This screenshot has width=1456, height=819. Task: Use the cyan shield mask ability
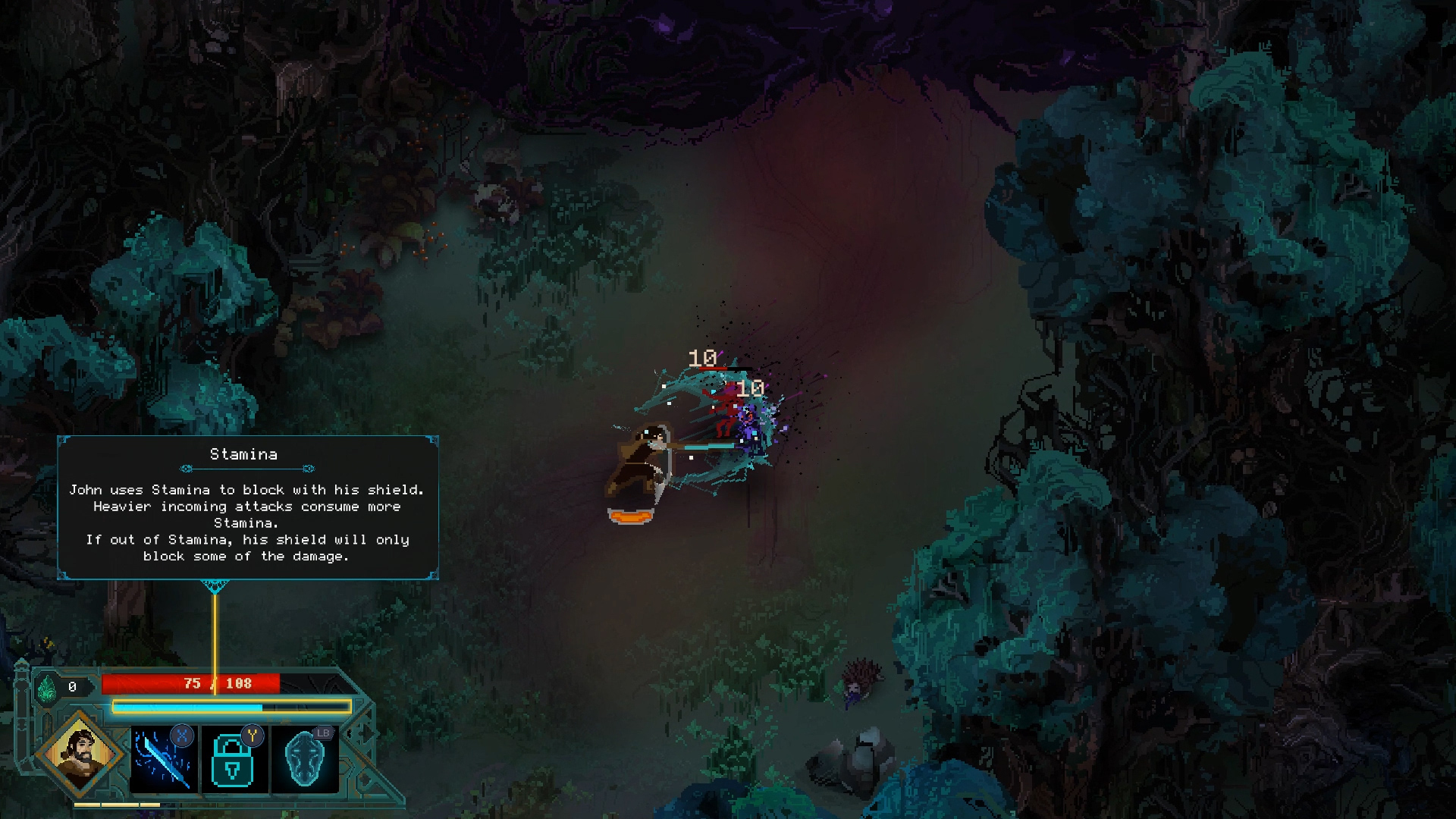pos(305,759)
